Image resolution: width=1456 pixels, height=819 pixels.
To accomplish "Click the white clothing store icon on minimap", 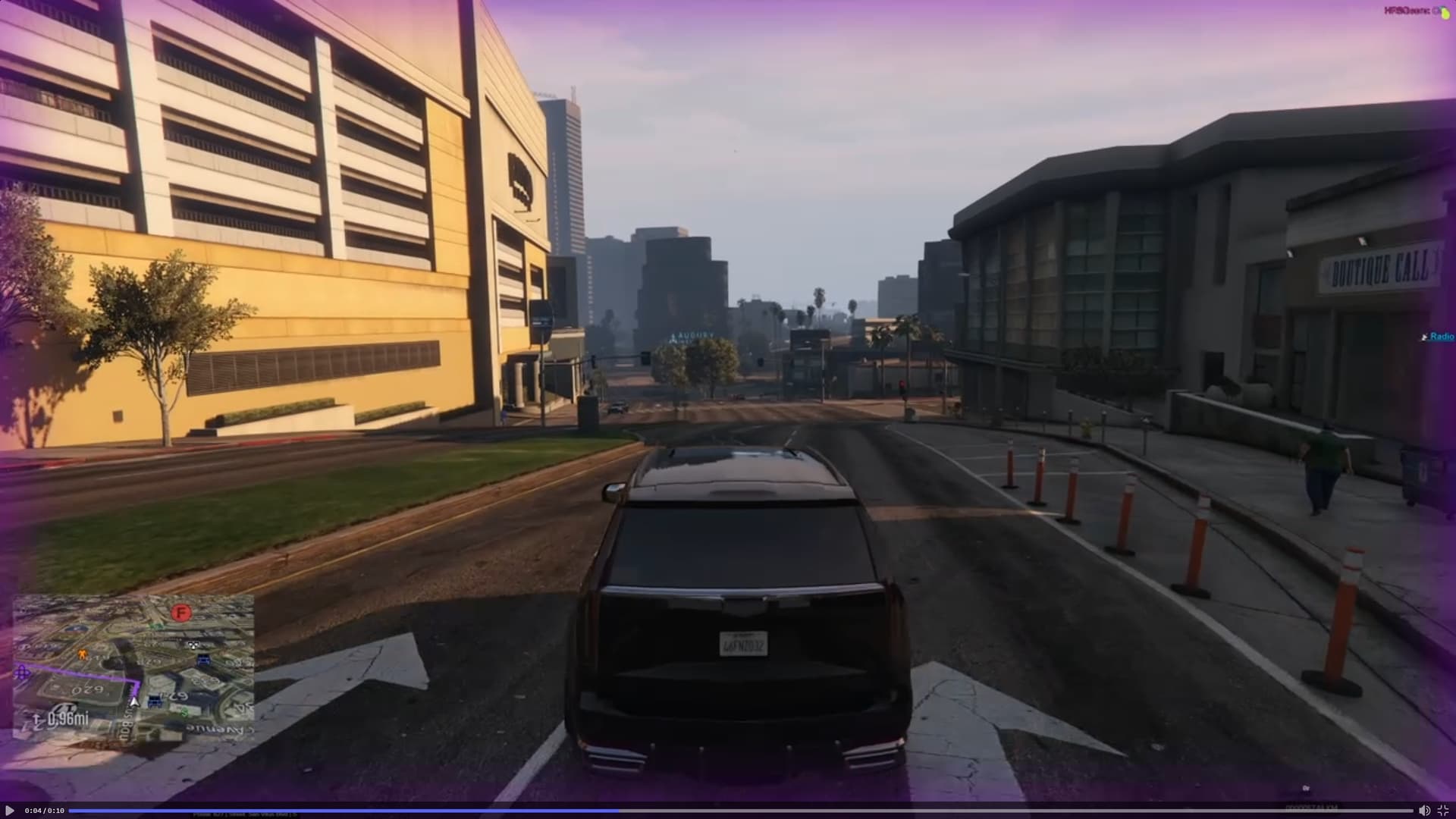I will (x=193, y=646).
